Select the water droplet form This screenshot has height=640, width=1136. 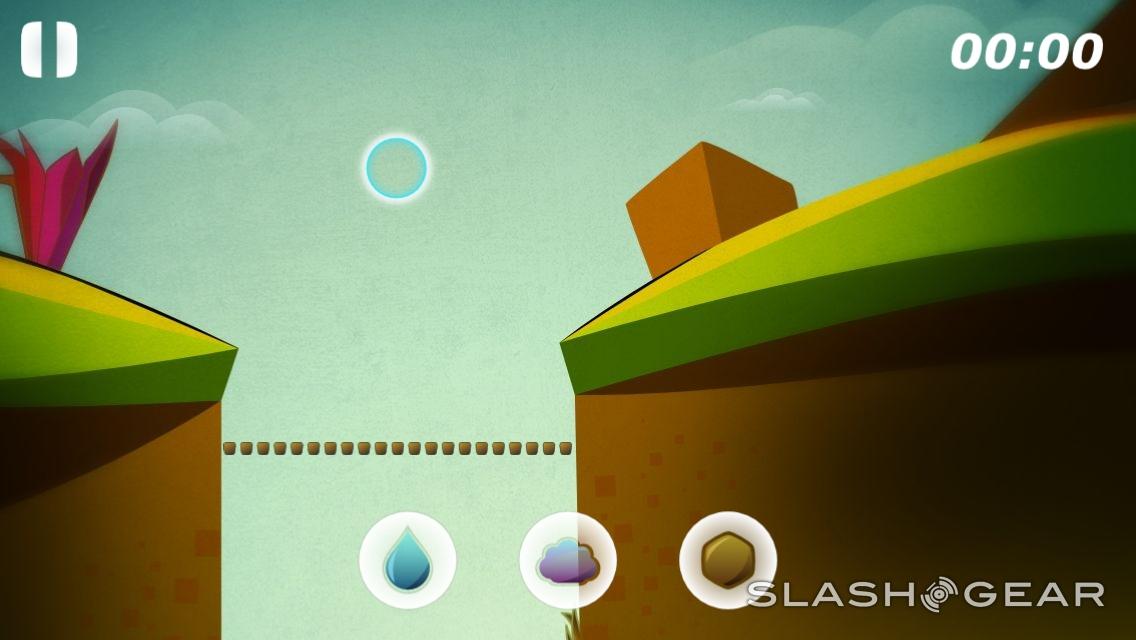[x=408, y=560]
